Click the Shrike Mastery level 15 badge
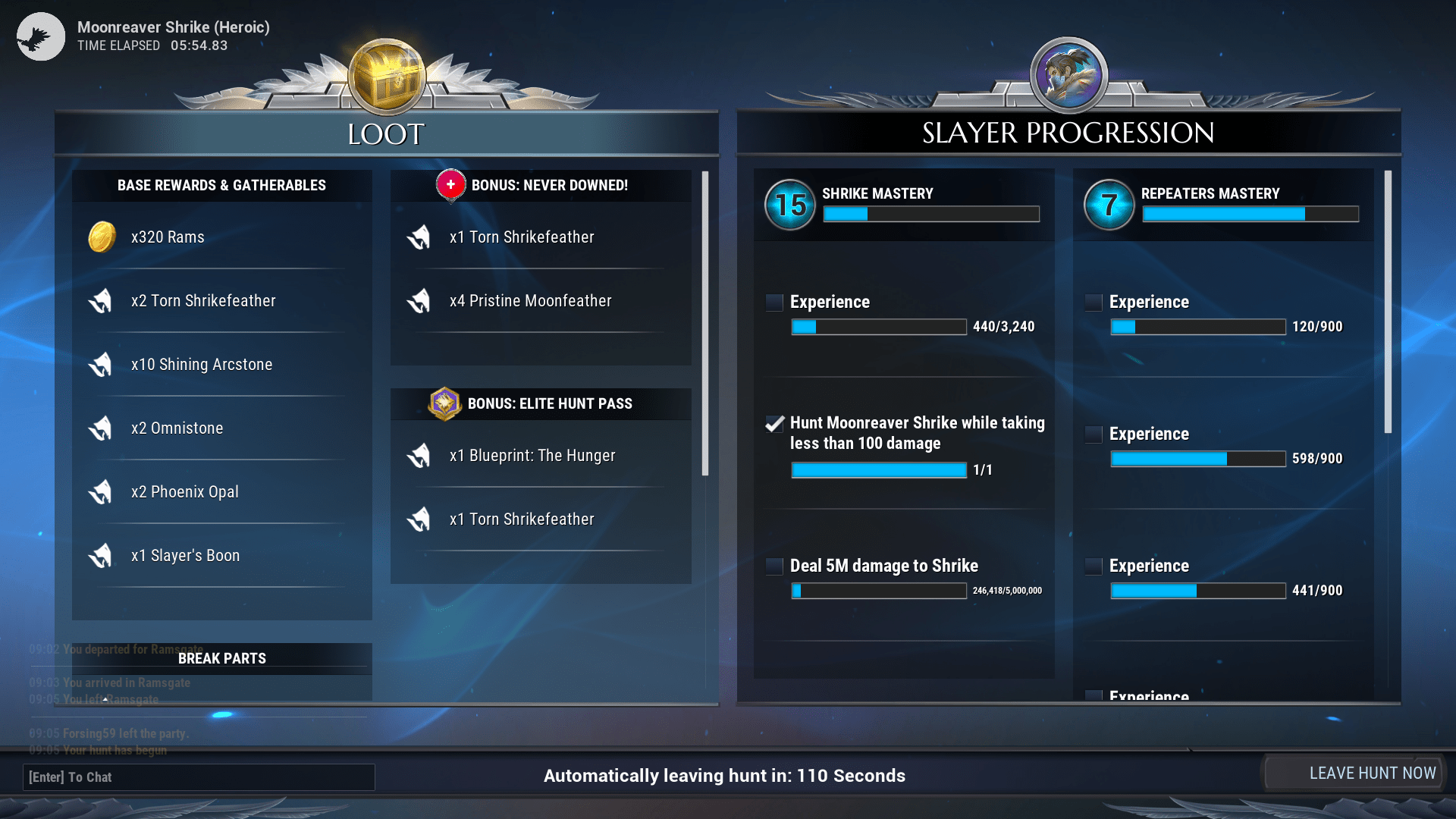Image resolution: width=1456 pixels, height=819 pixels. point(789,204)
